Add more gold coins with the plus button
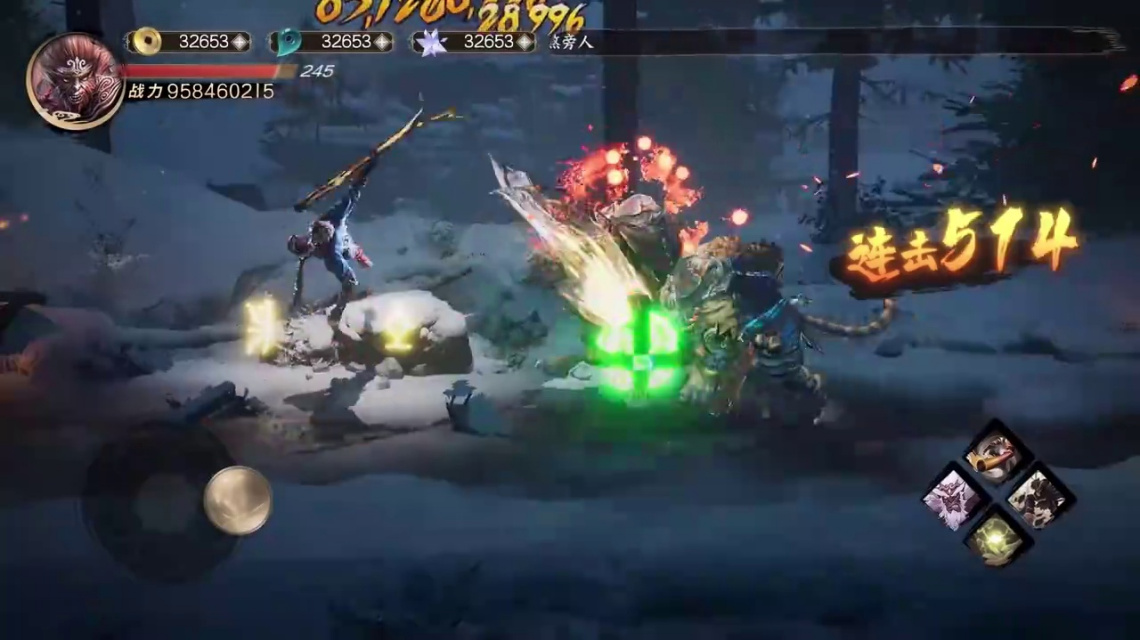1140x640 pixels. click(240, 42)
